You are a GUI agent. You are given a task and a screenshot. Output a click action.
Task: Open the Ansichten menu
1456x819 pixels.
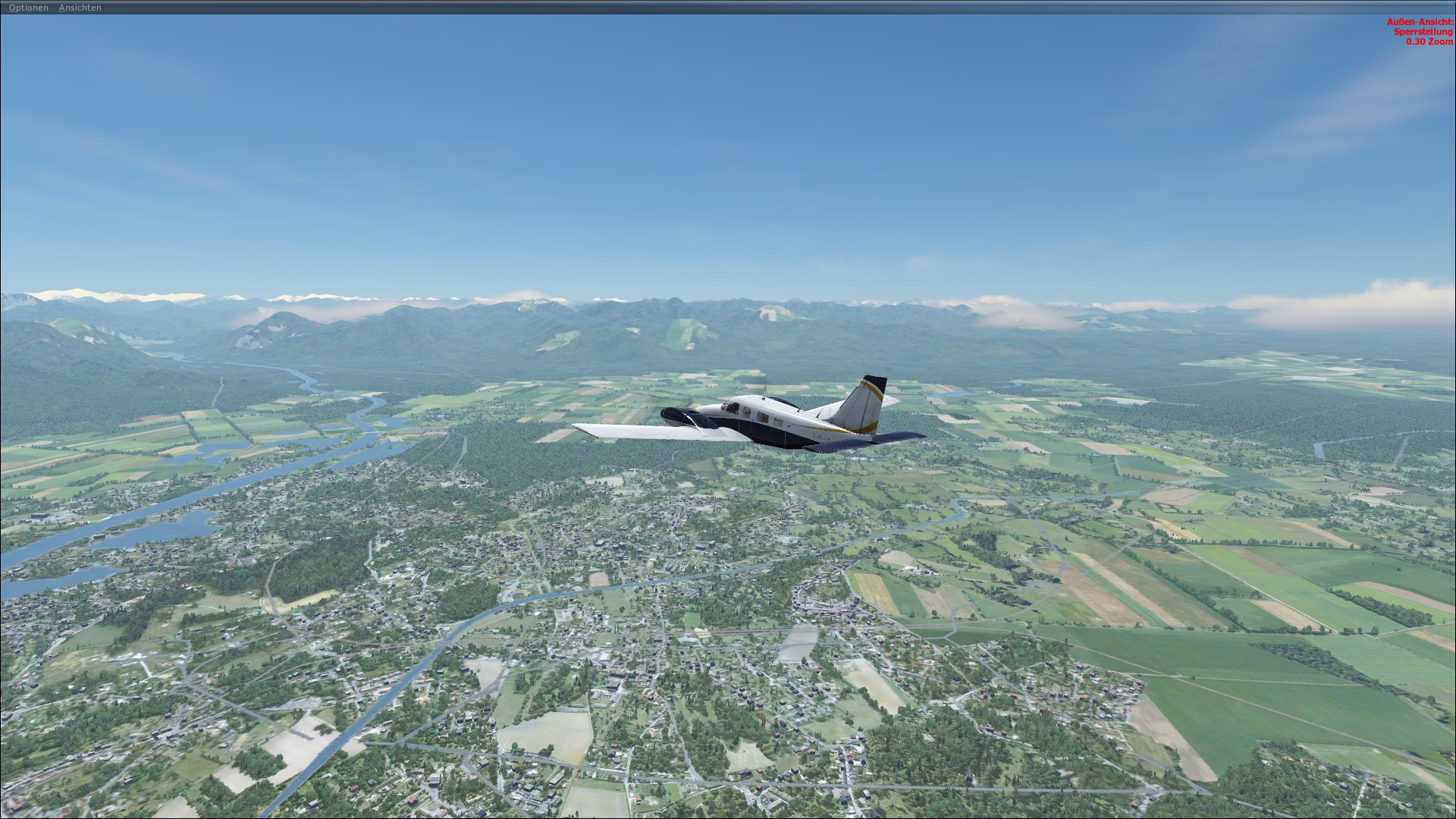click(x=80, y=8)
